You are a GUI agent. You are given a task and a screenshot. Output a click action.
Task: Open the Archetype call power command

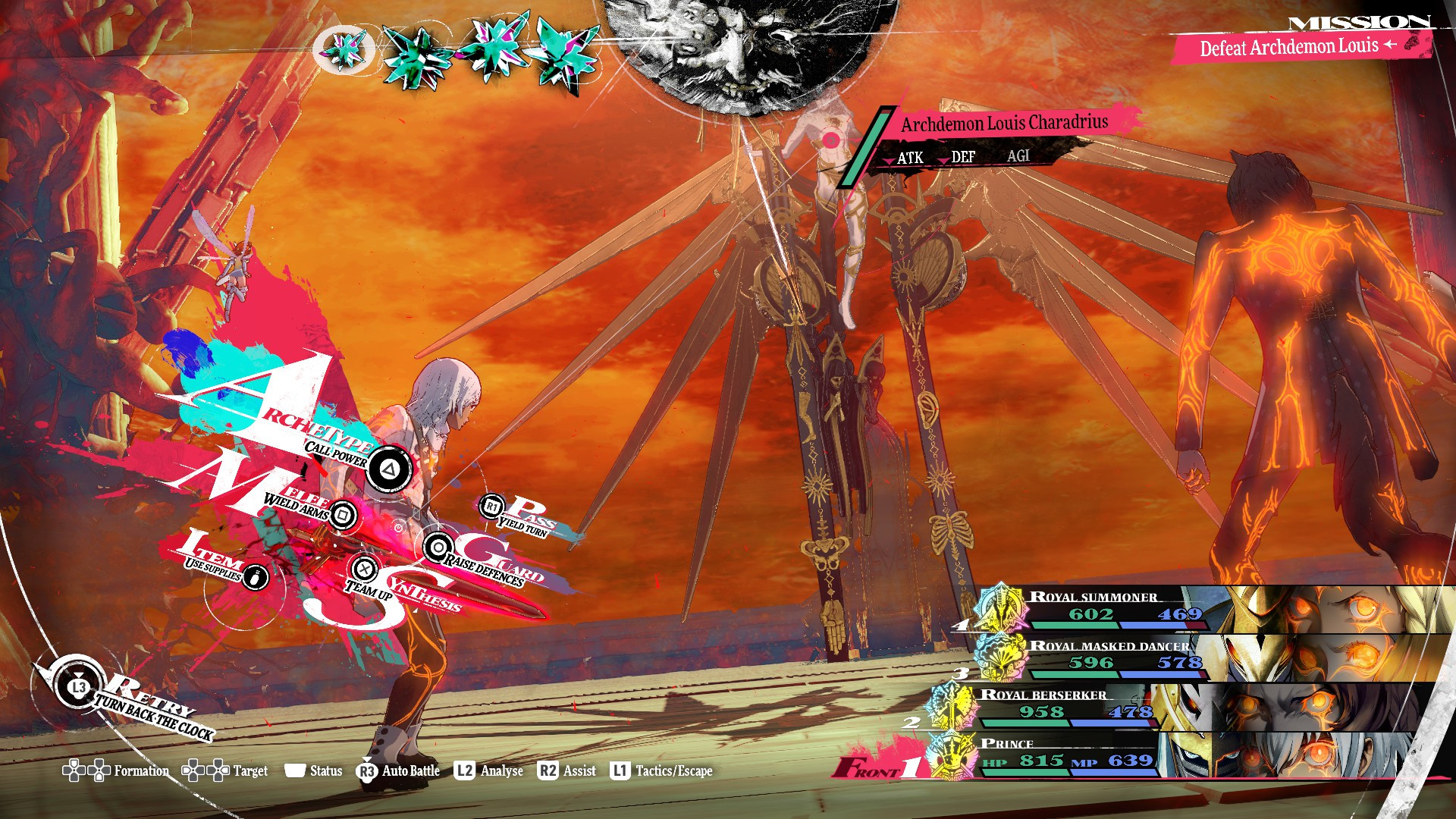click(x=389, y=469)
